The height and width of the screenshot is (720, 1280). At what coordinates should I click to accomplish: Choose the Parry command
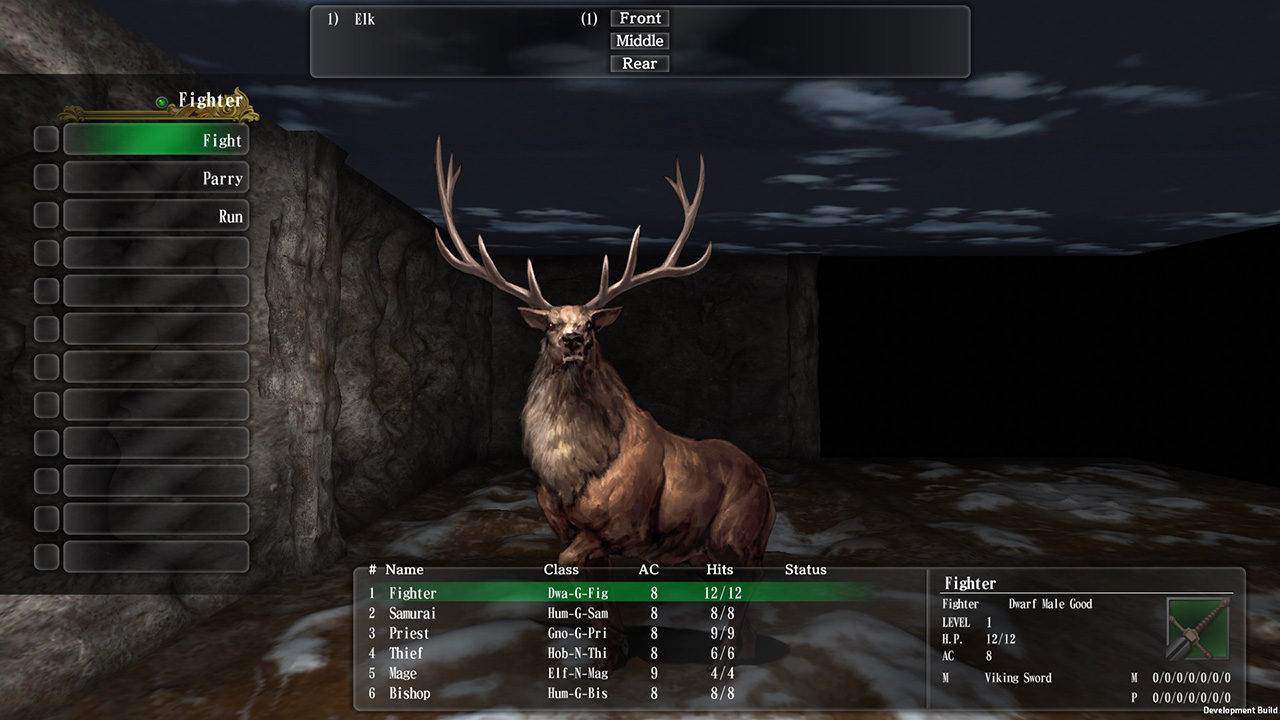pos(155,177)
